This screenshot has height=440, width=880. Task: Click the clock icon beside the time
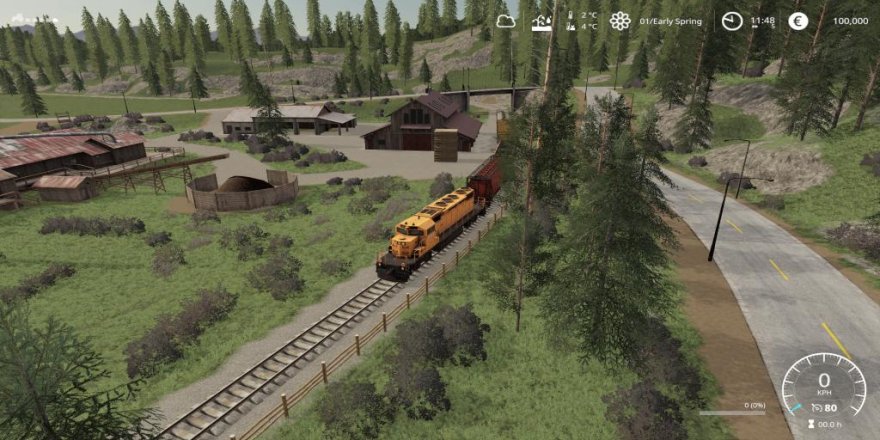(x=732, y=20)
